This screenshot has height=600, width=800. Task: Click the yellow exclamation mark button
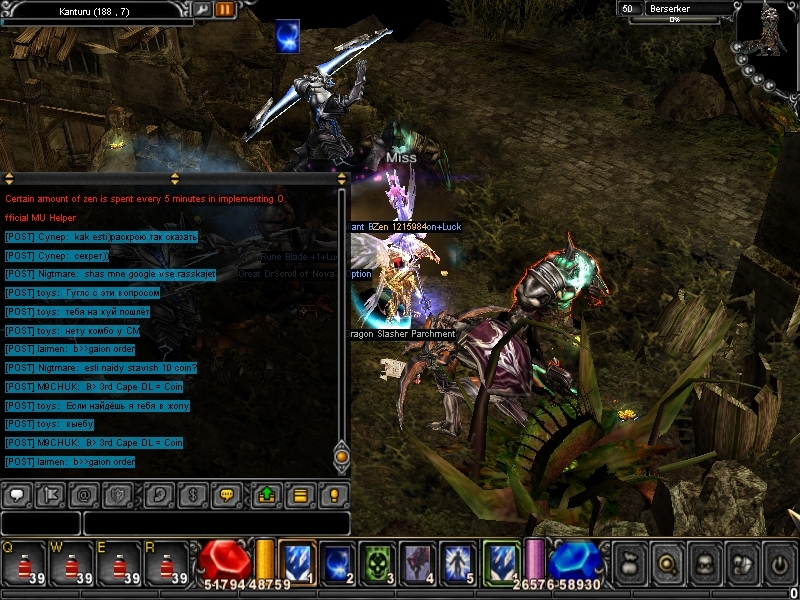click(x=334, y=494)
